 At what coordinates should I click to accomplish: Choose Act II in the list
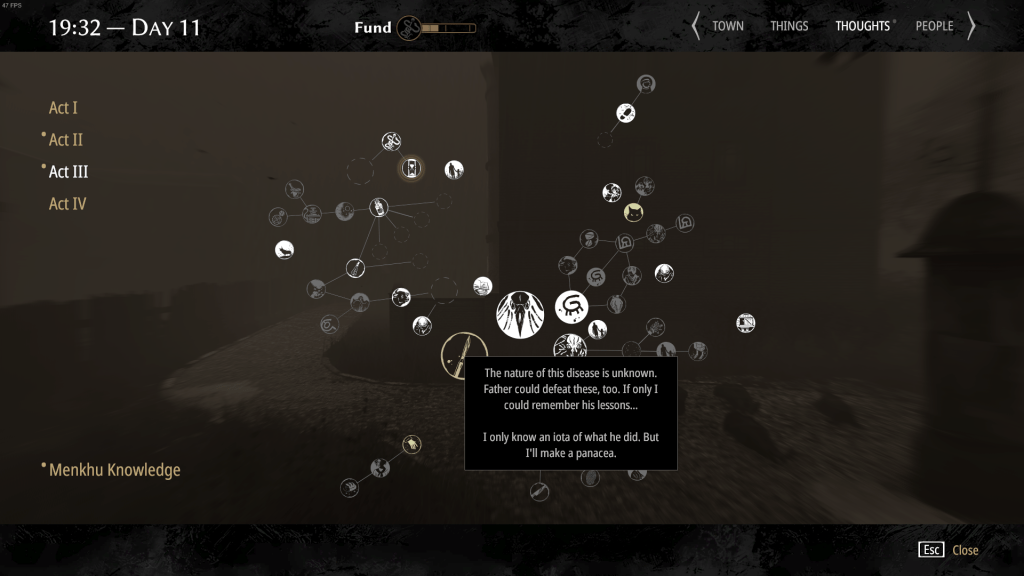[66, 140]
